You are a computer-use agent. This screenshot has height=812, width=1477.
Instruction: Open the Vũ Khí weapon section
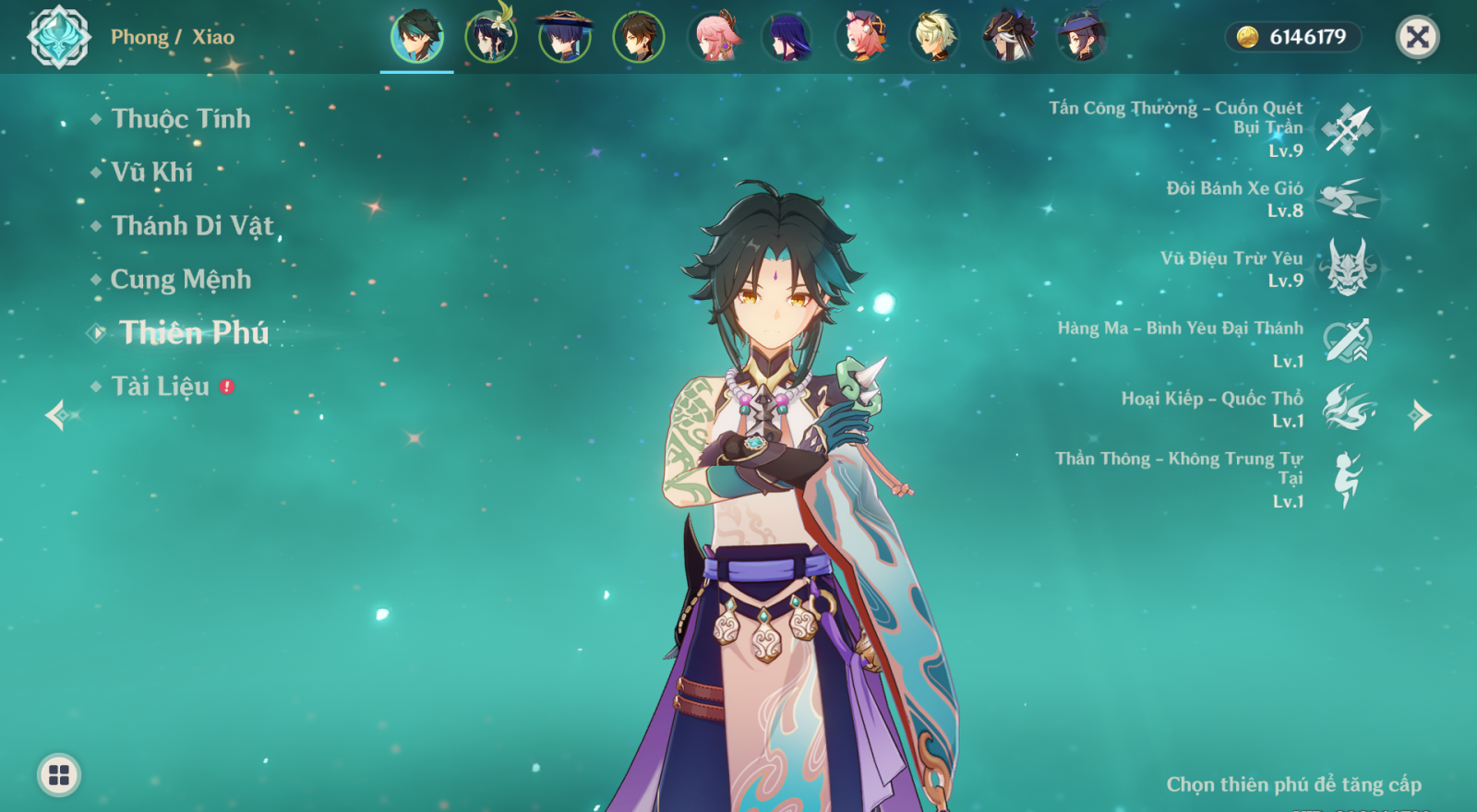click(x=151, y=173)
